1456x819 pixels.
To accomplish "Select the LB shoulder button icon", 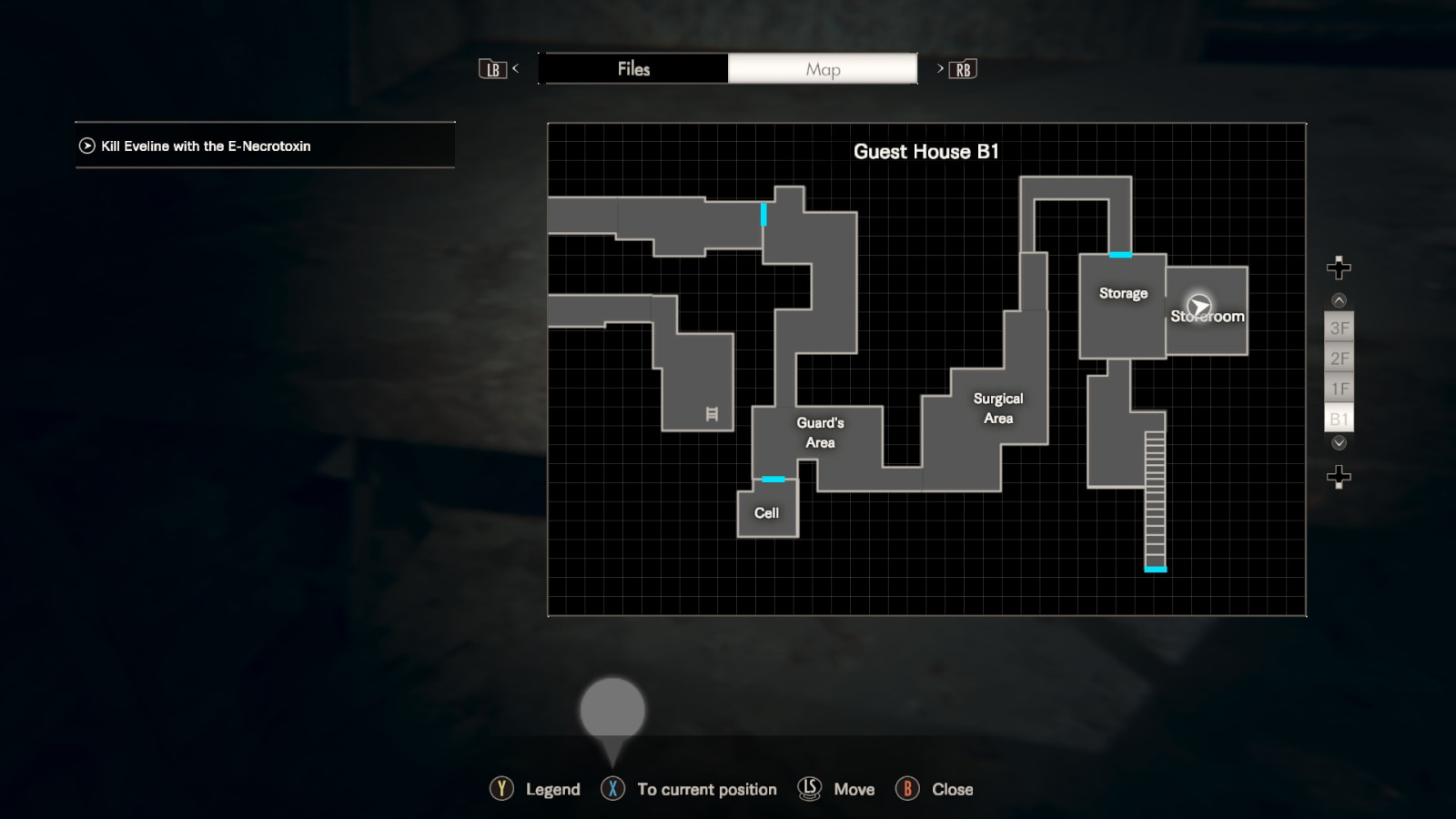I will (492, 68).
